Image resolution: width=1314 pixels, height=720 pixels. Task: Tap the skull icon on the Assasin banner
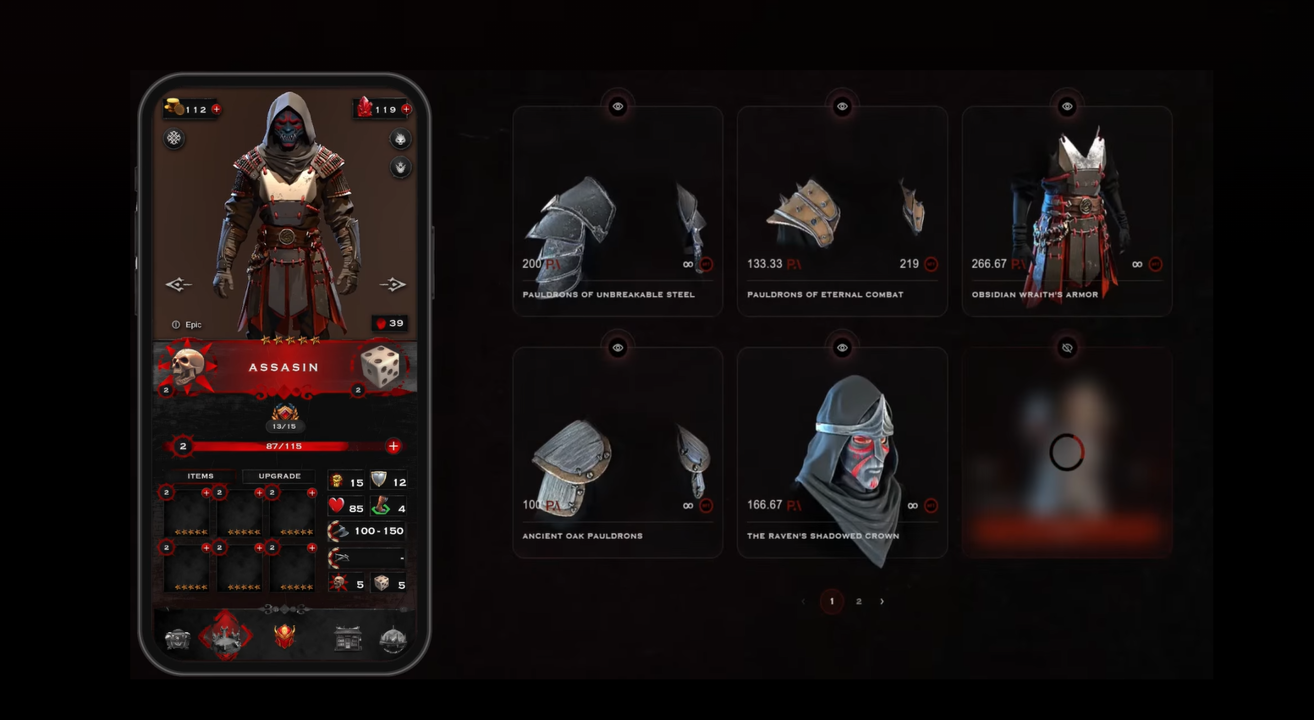186,366
